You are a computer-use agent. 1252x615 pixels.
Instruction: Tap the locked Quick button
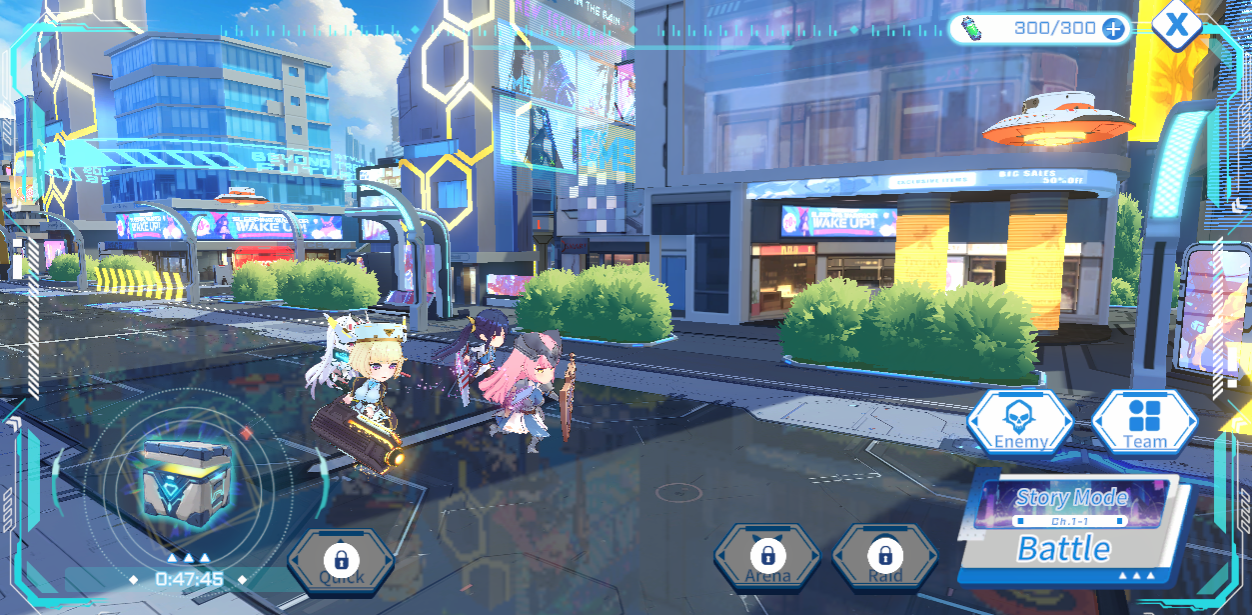341,561
